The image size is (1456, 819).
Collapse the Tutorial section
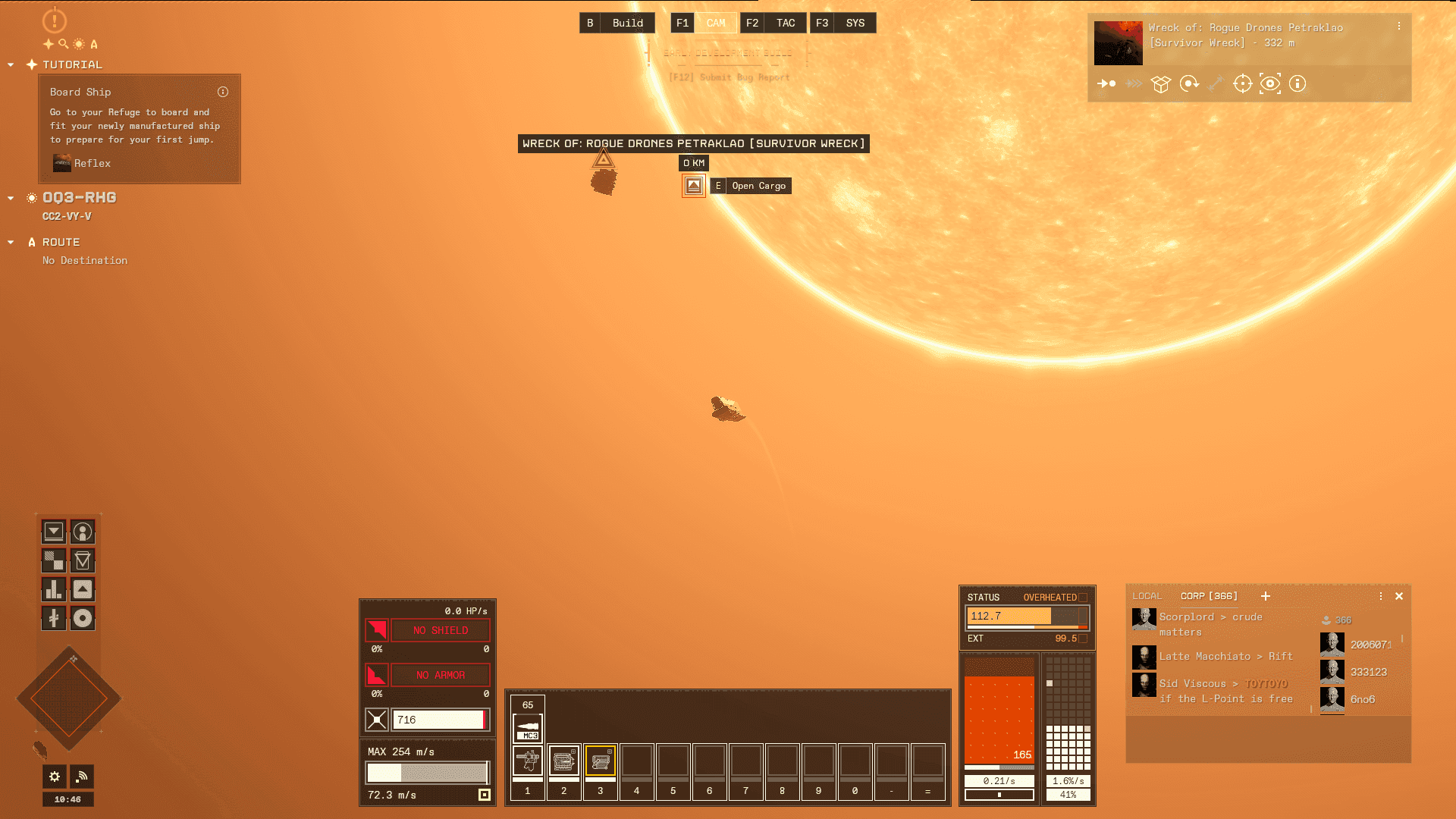[x=11, y=65]
